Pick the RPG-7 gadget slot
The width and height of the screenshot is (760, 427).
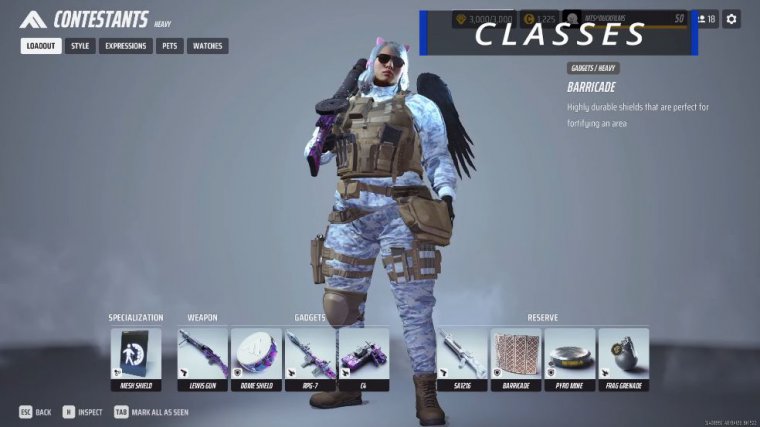(310, 358)
